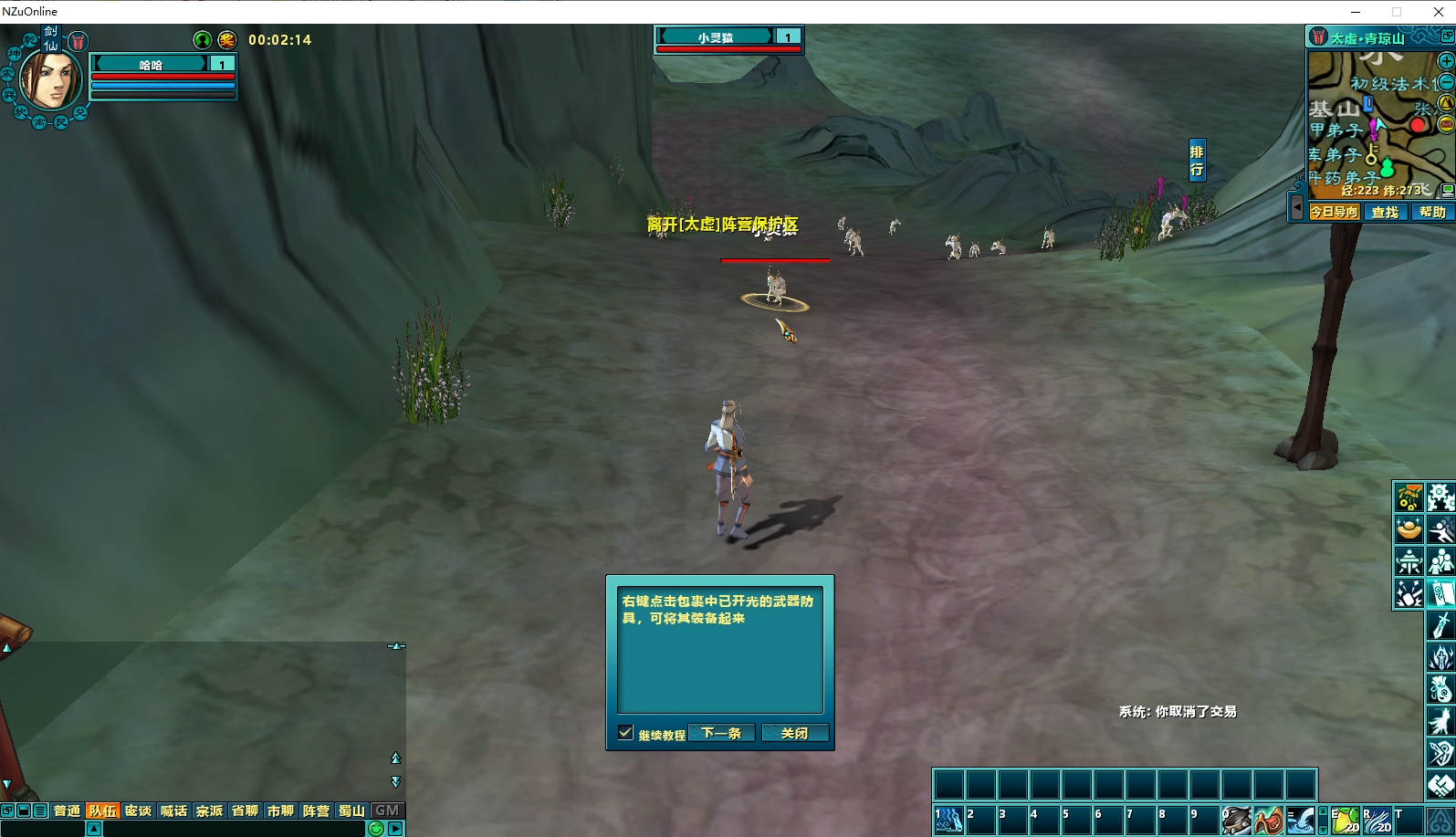Open the 帮助 help button
The image size is (1456, 837).
click(x=1432, y=212)
